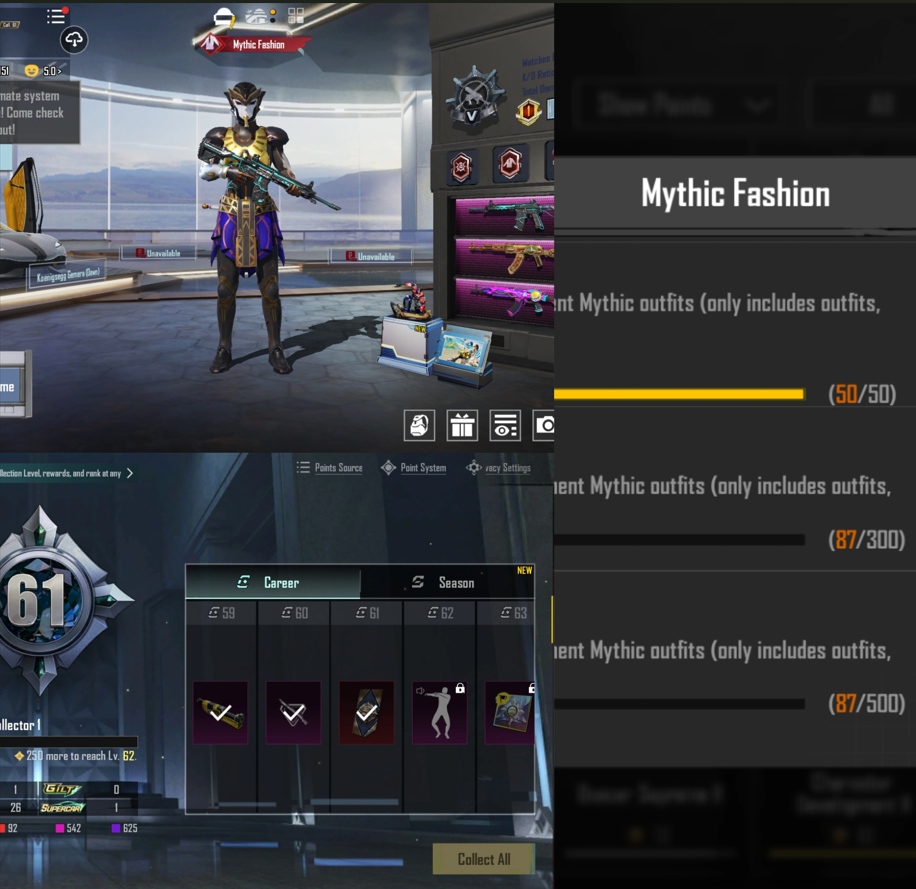Open the camera screenshot icon

click(x=544, y=426)
